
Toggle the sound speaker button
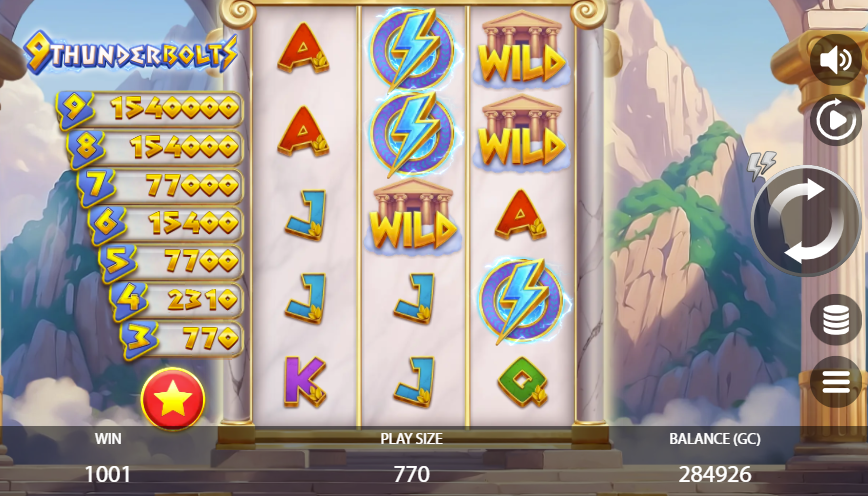pos(835,60)
